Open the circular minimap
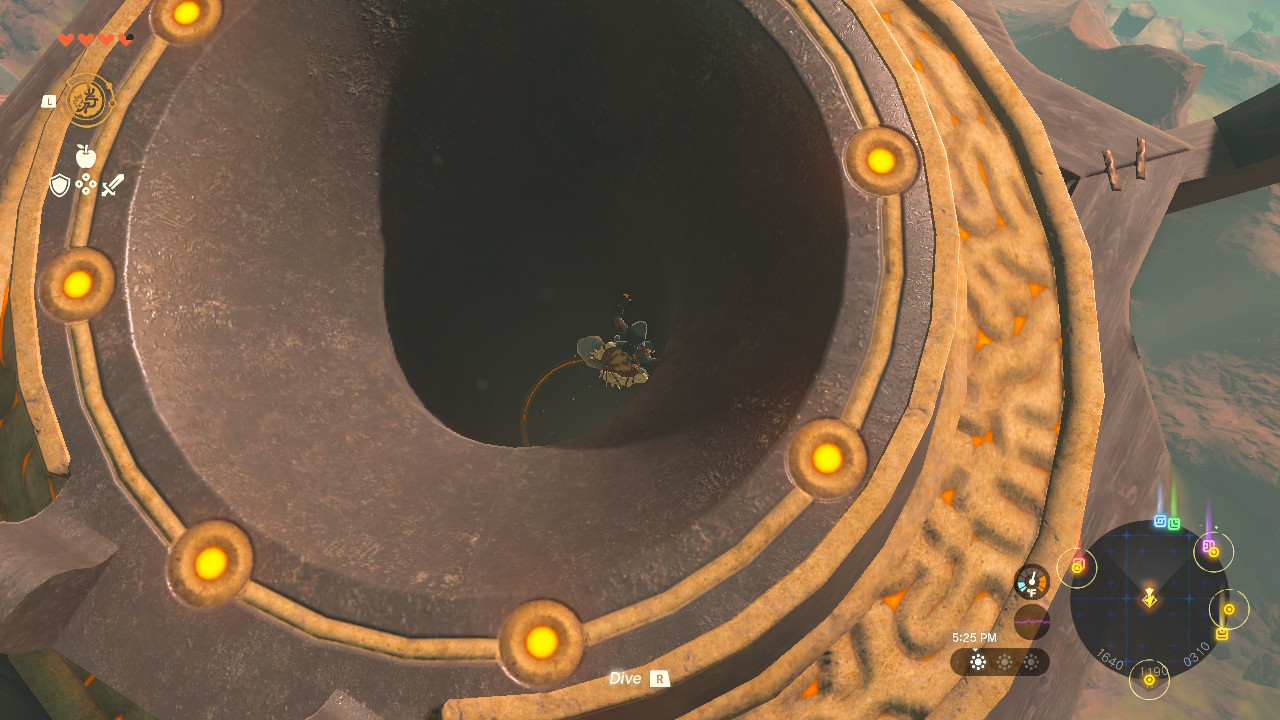This screenshot has width=1280, height=720. (x=1149, y=598)
